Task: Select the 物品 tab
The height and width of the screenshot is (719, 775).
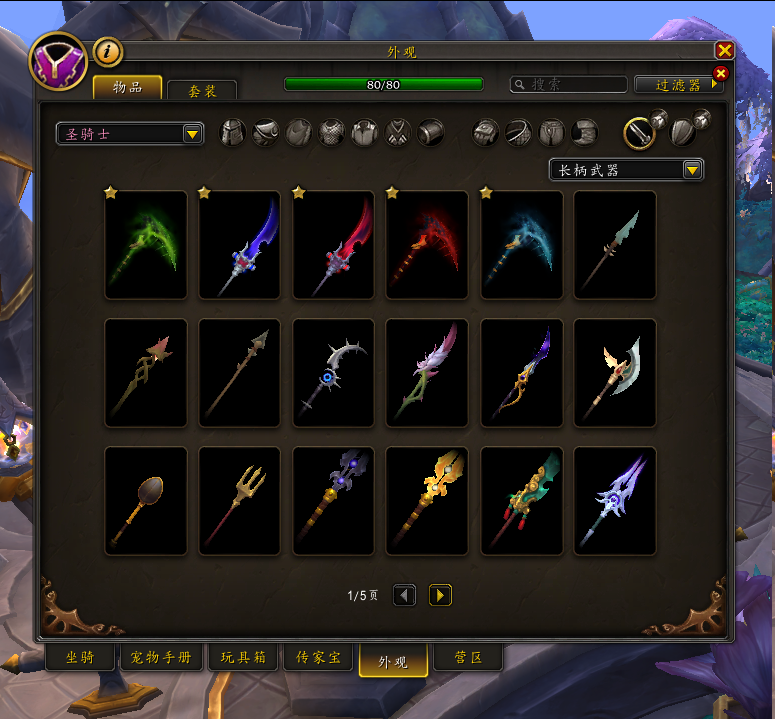Action: (127, 87)
